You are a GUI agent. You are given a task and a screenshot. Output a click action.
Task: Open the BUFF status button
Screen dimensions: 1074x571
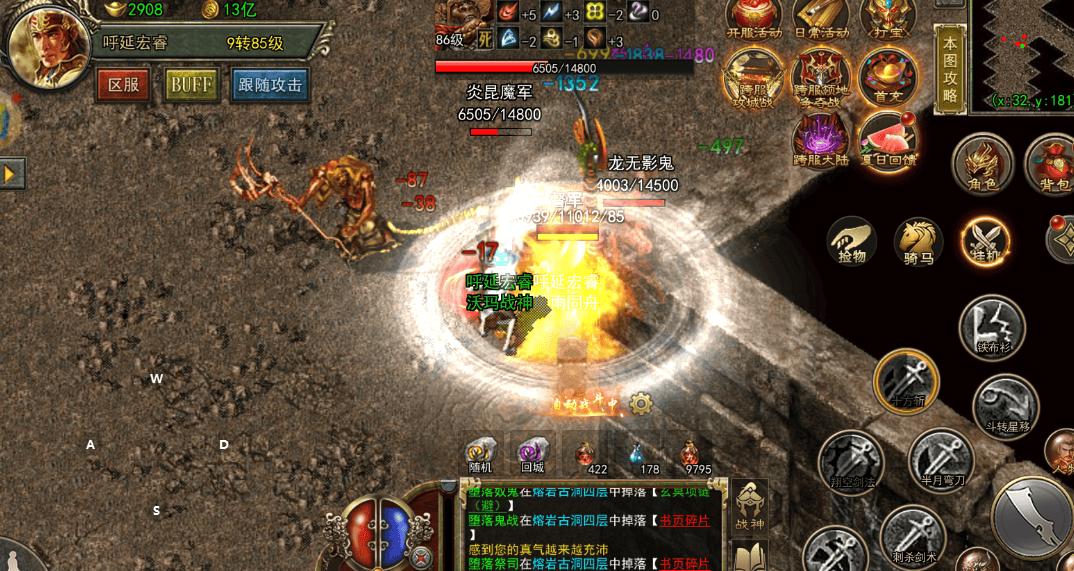(191, 85)
